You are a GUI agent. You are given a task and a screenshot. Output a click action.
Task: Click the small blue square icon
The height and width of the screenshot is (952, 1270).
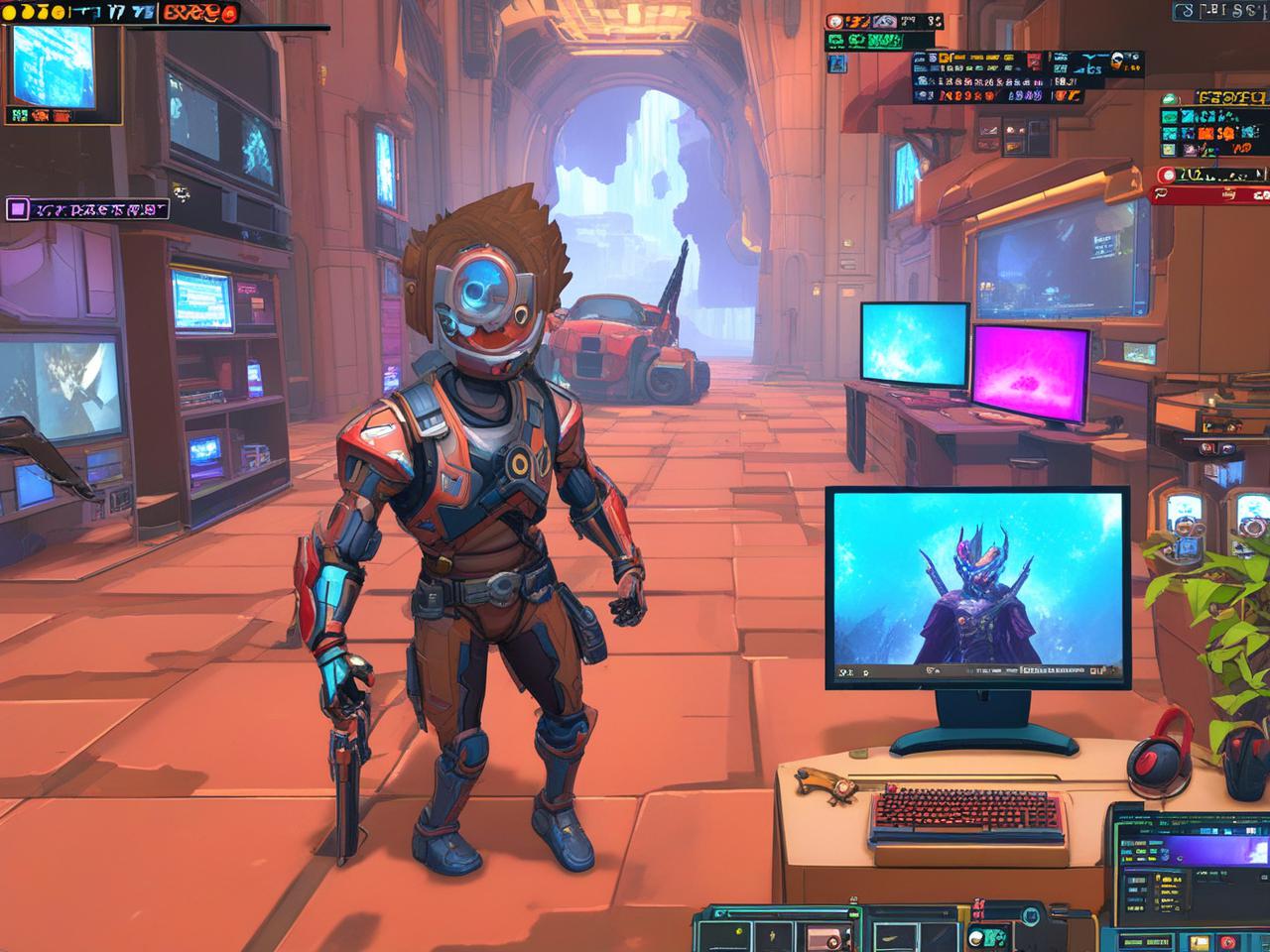836,63
